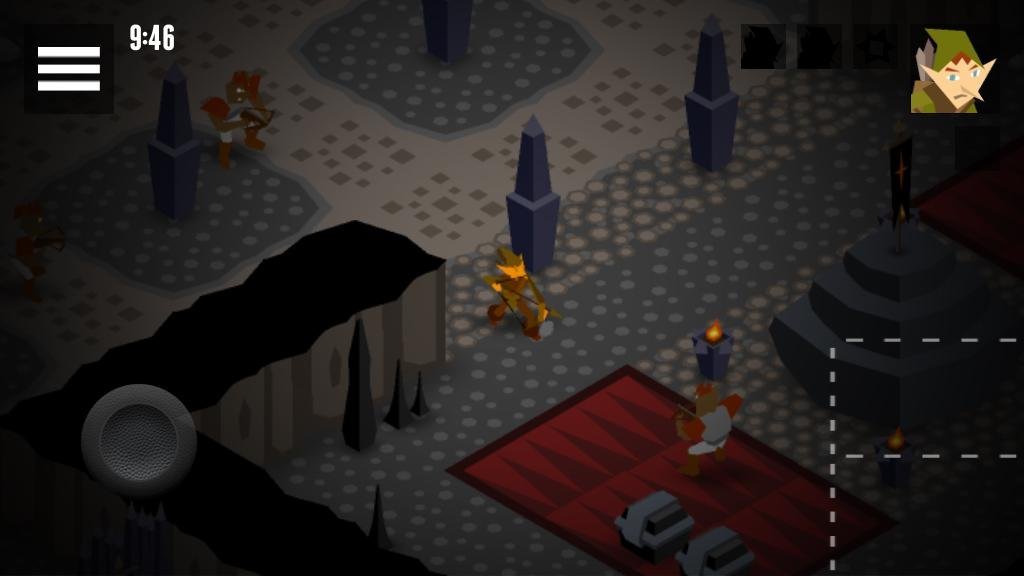Click the dark star slot

[874, 47]
